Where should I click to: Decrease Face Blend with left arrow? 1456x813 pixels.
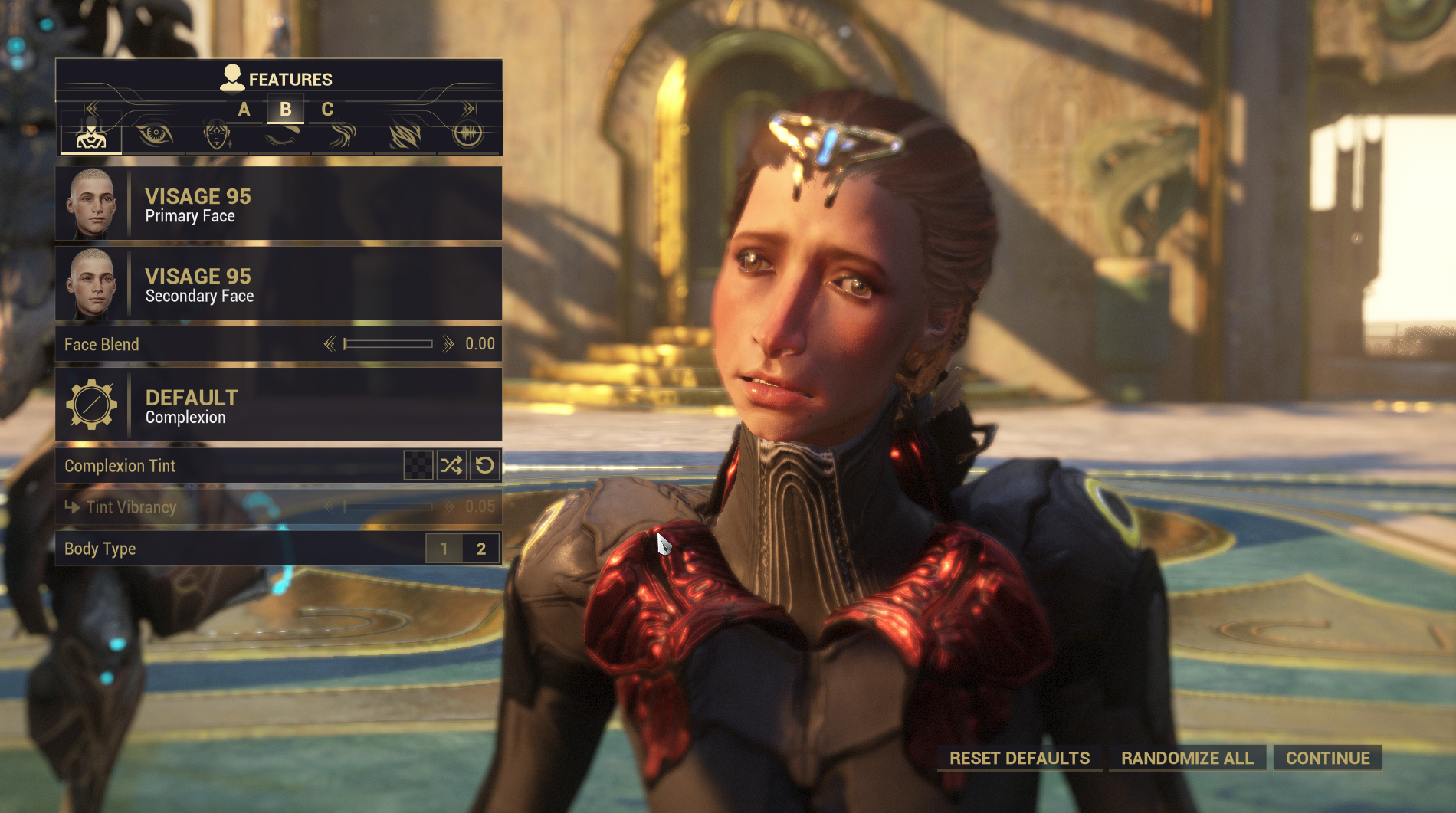tap(330, 344)
